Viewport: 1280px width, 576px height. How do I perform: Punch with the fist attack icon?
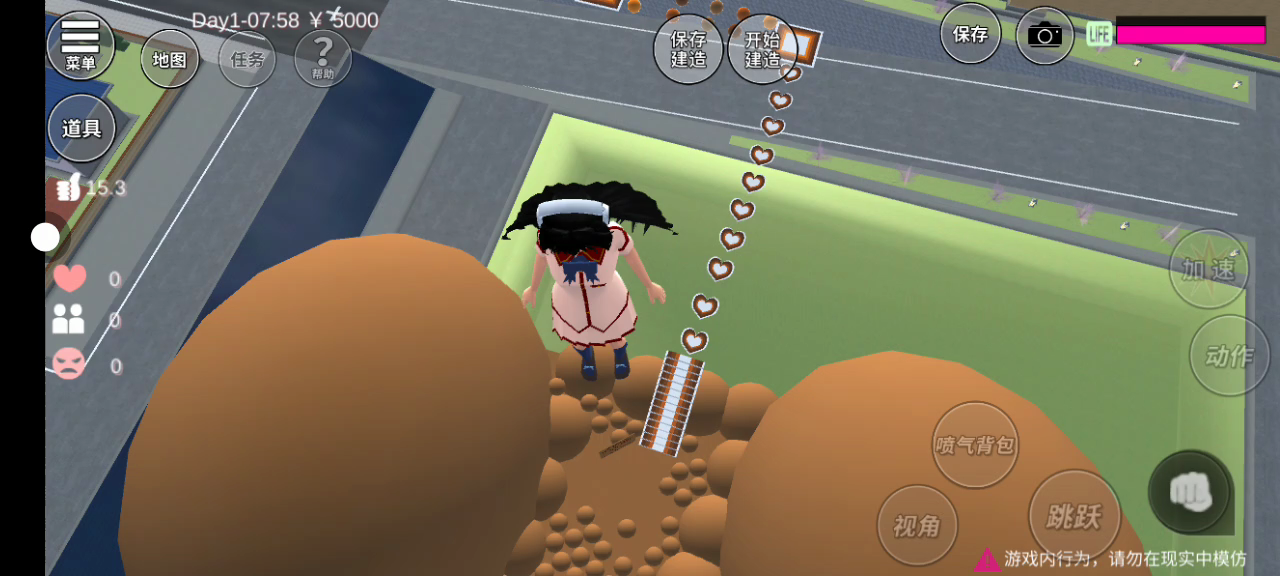pyautogui.click(x=1190, y=491)
